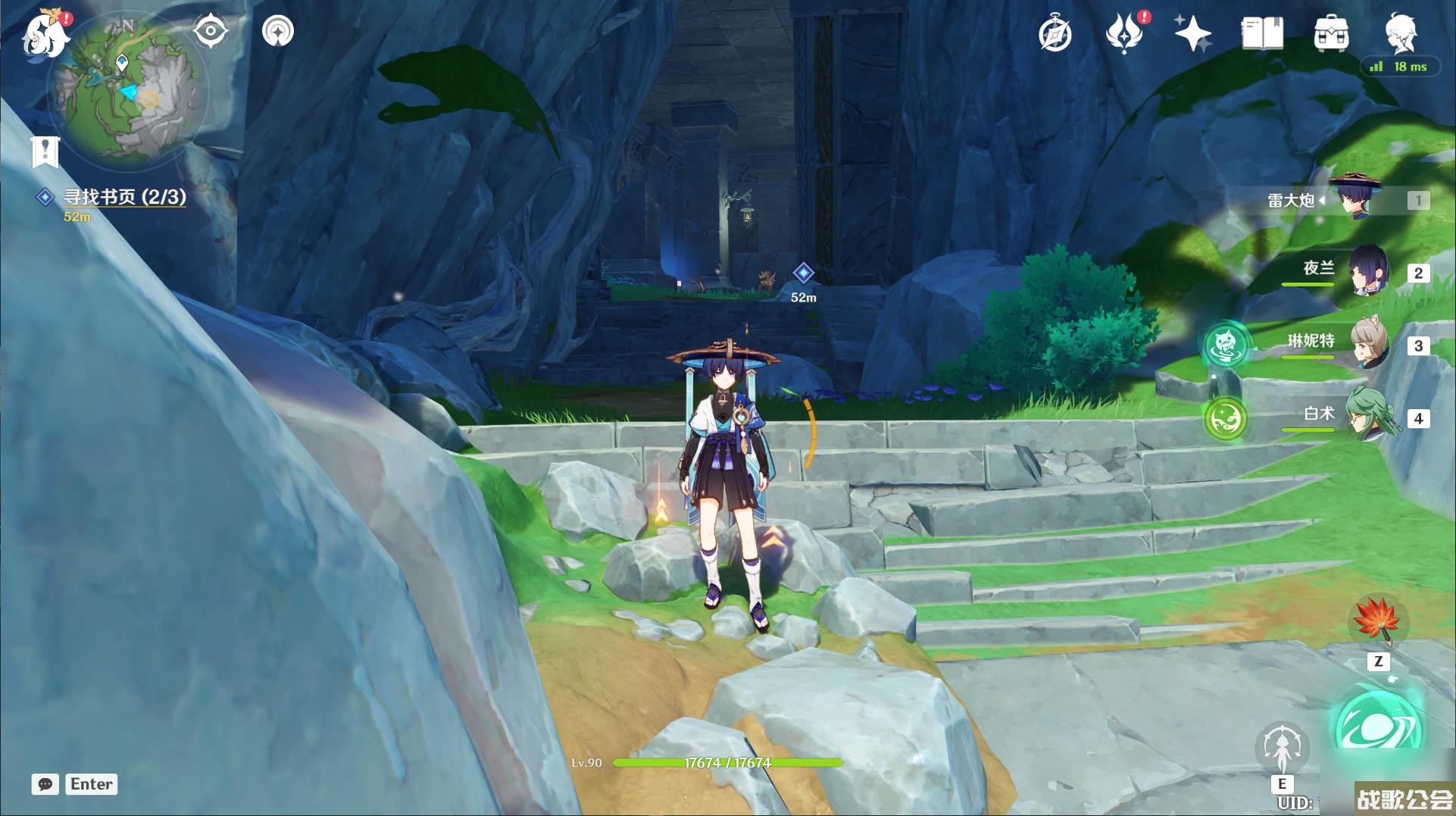The image size is (1456, 816).
Task: Select the 寻找书页 quest tracker
Action: point(124,197)
